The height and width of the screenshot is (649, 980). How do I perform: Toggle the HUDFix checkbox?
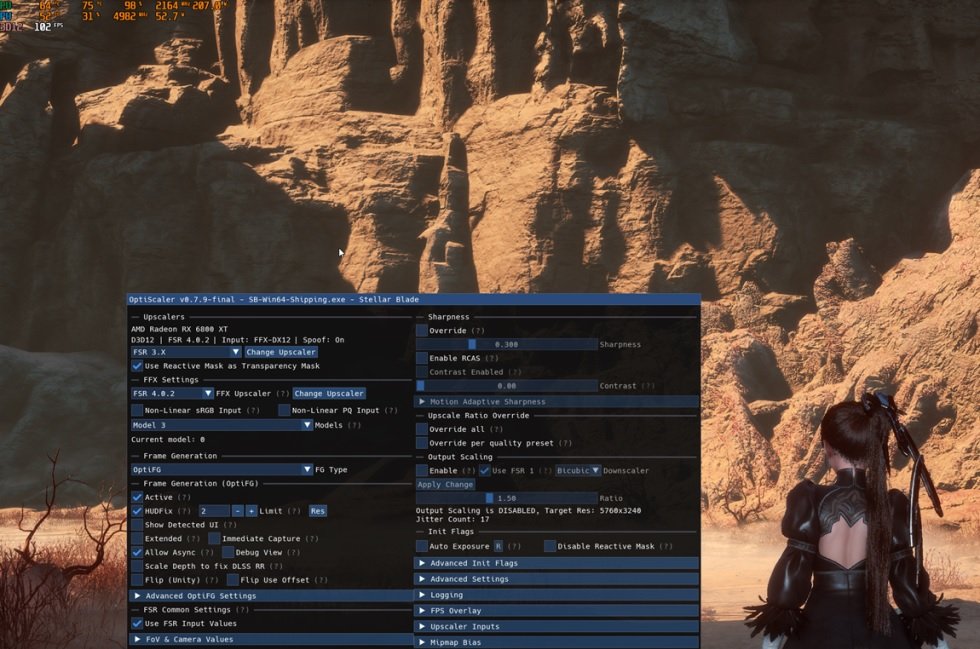coord(137,511)
